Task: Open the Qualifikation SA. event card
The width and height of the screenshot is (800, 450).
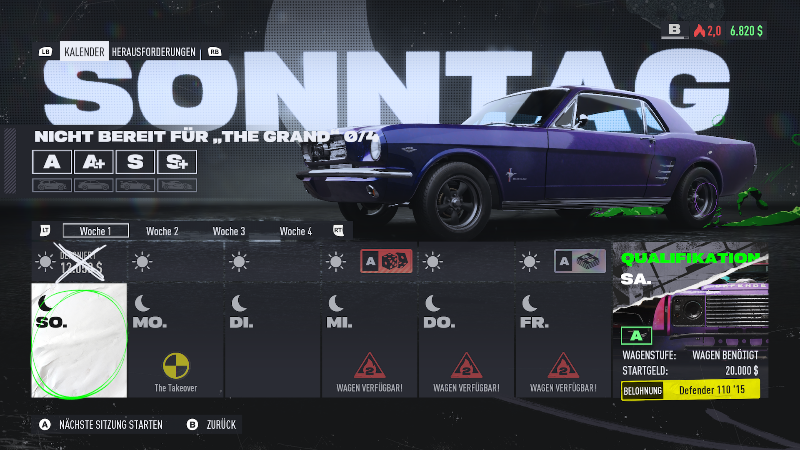Action: [x=691, y=321]
